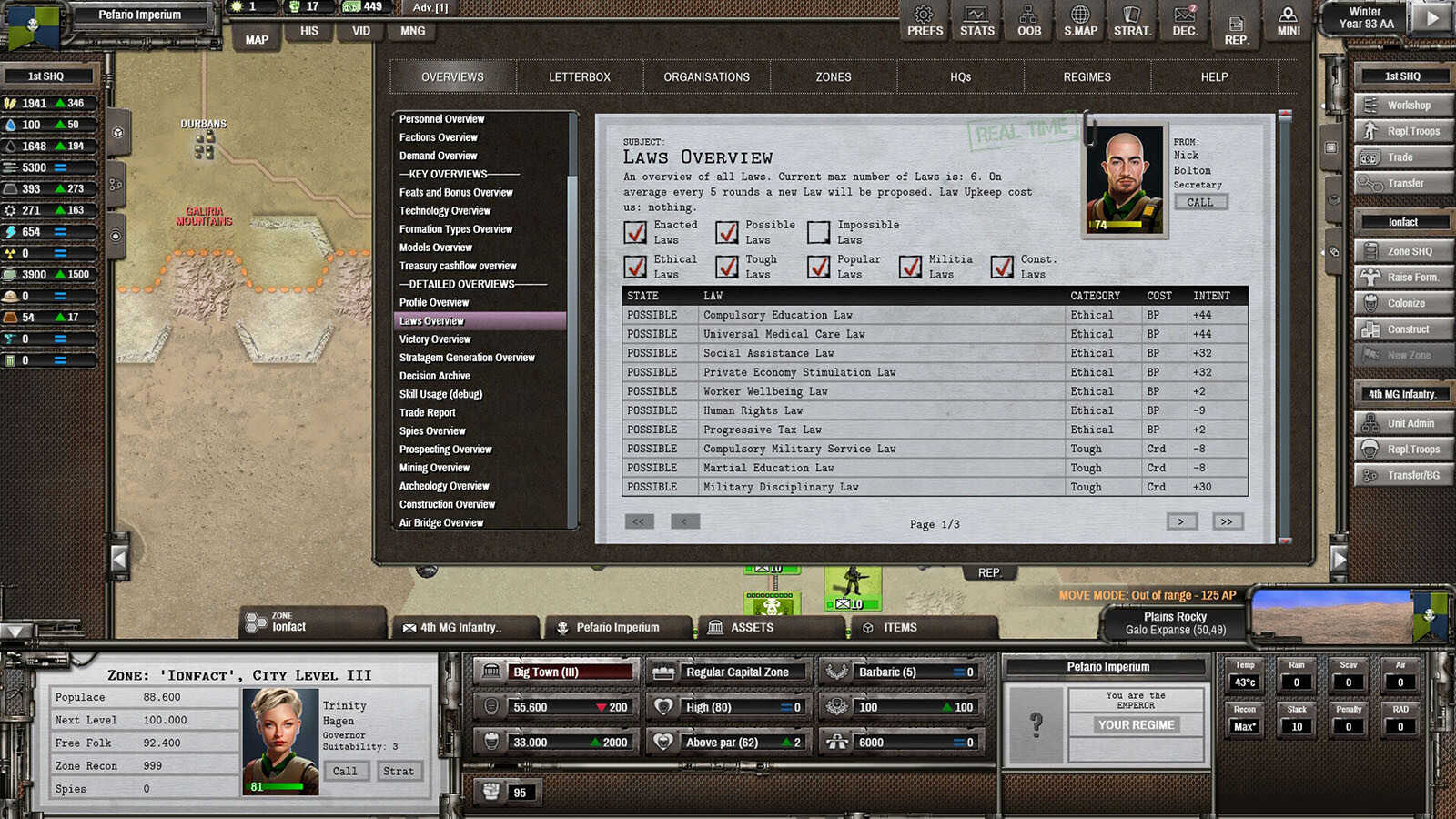Open the strategic map (S.MAP)
This screenshot has height=819, width=1456.
[1080, 21]
